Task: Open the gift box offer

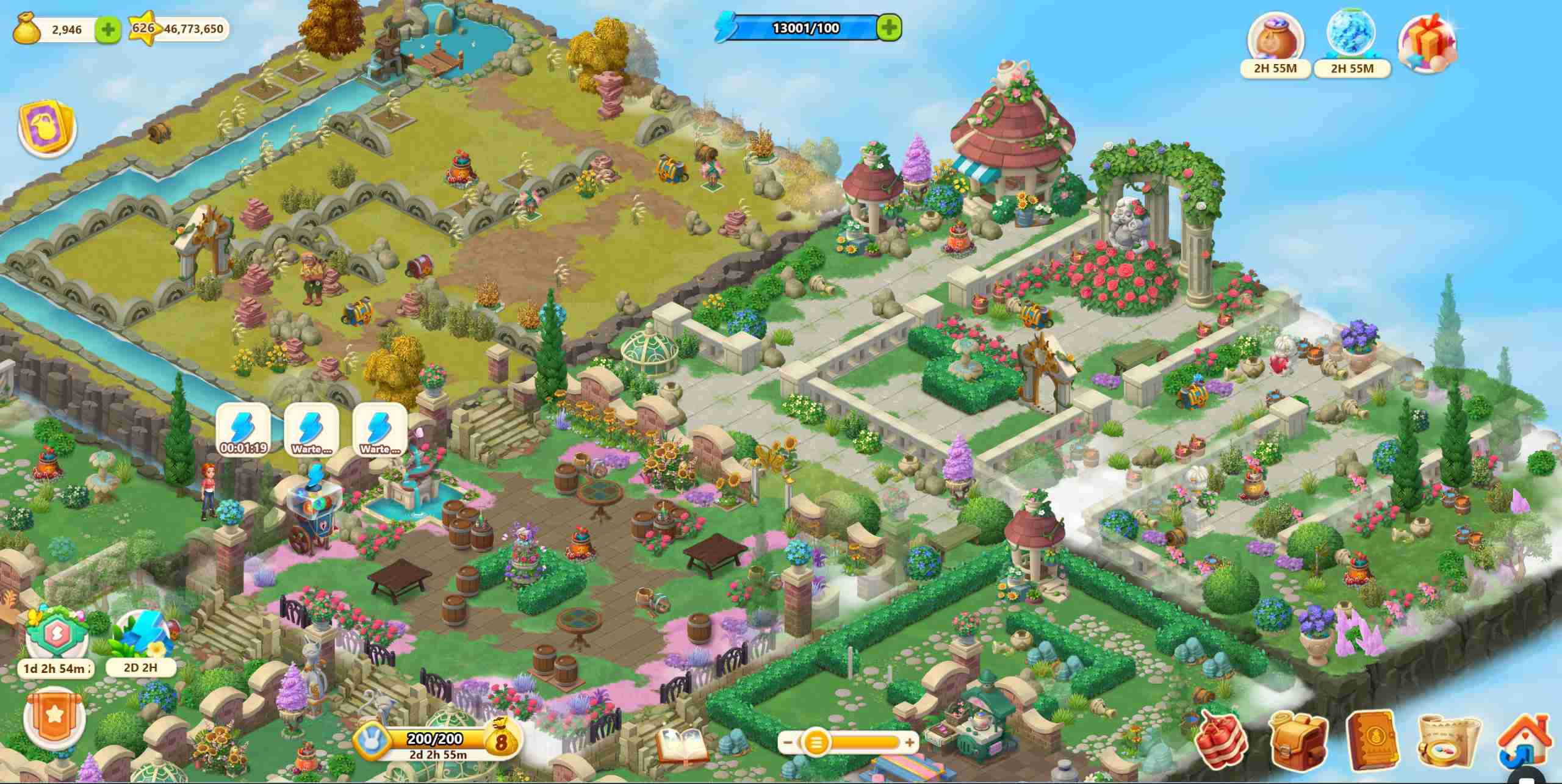Action: coord(1427,44)
